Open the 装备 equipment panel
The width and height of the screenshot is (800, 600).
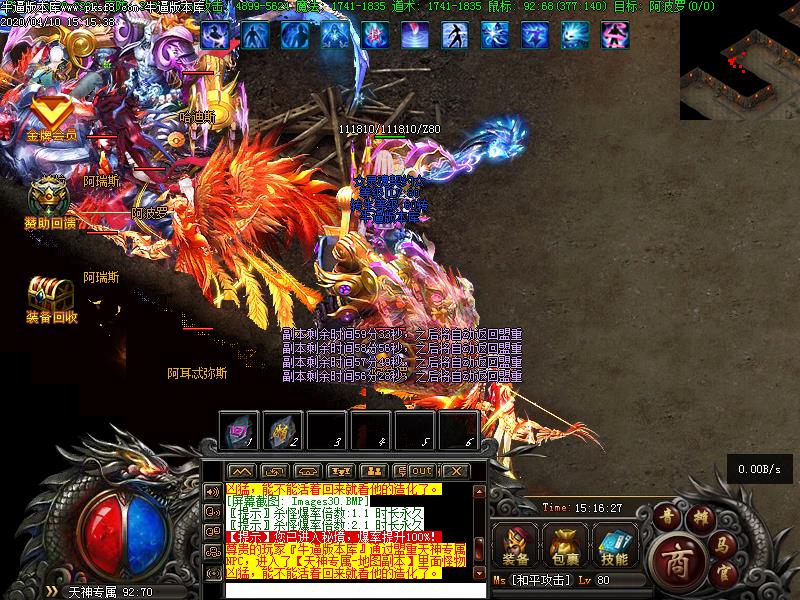click(516, 546)
